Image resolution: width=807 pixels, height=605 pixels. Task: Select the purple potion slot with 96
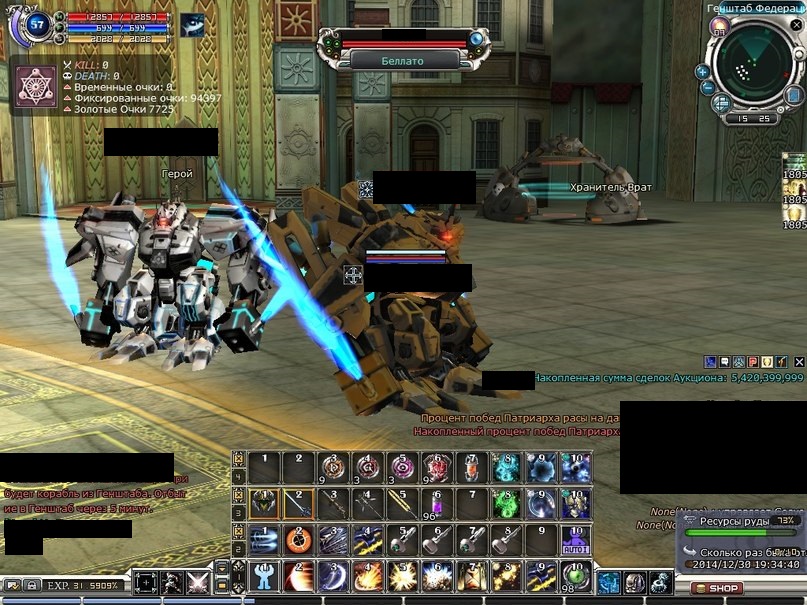436,503
